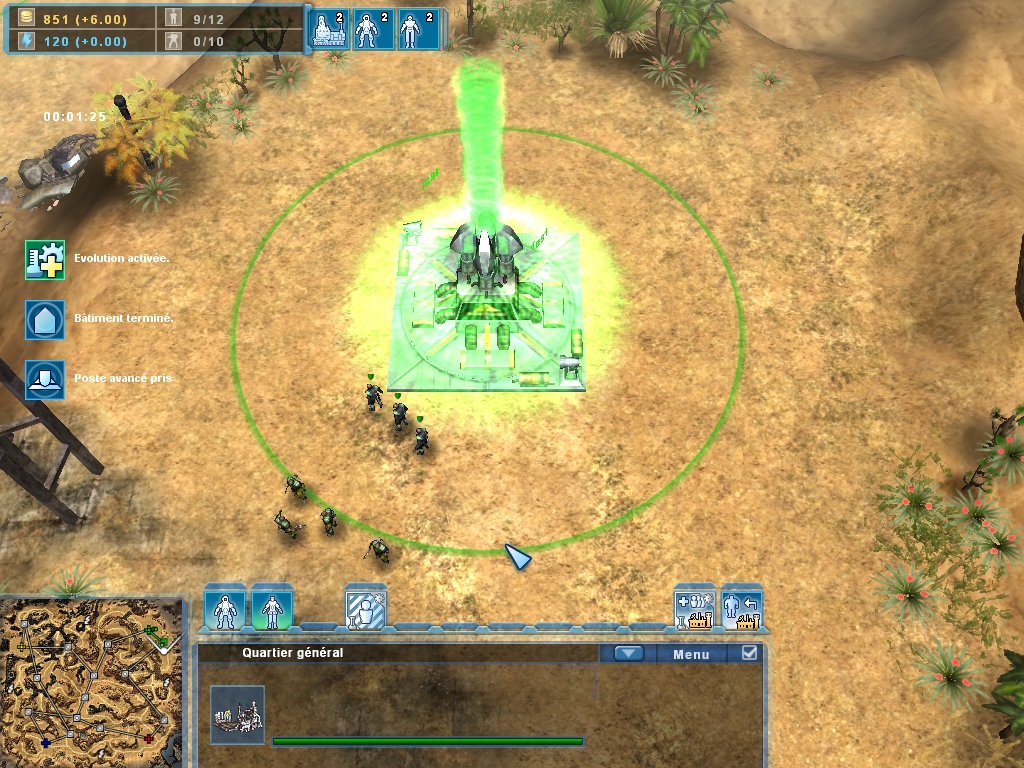Toggle the checkbox beside Menu
Viewport: 1024px width, 768px height.
pyautogui.click(x=749, y=653)
